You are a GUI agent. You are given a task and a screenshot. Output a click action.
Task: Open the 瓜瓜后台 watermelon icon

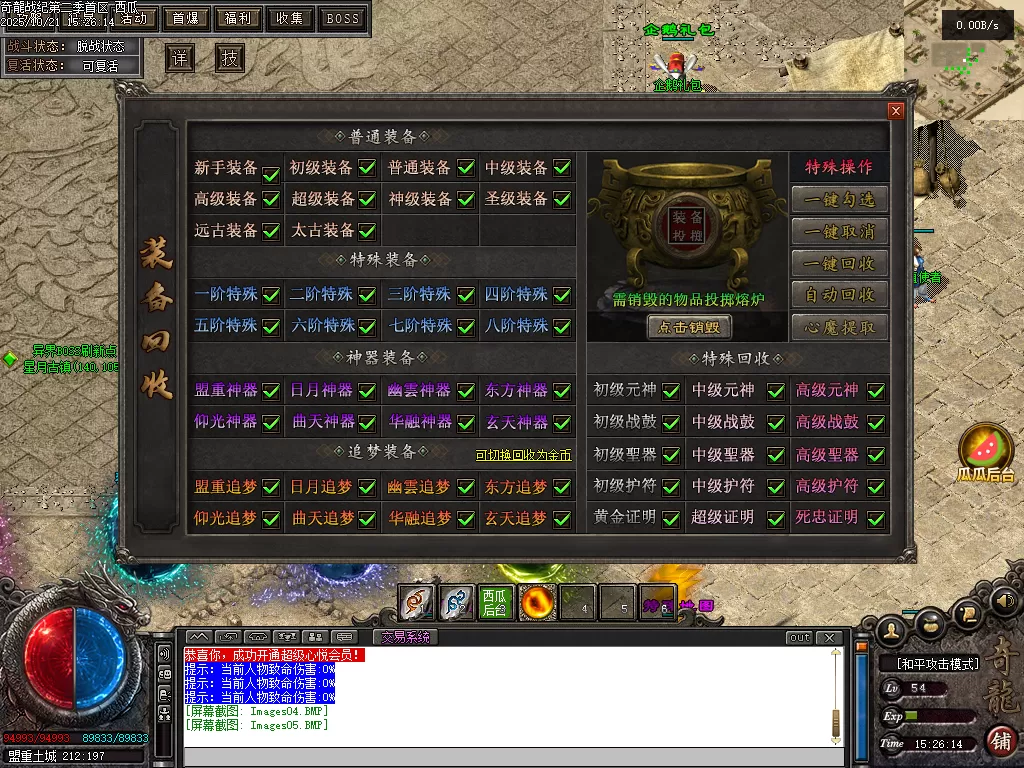(x=985, y=448)
